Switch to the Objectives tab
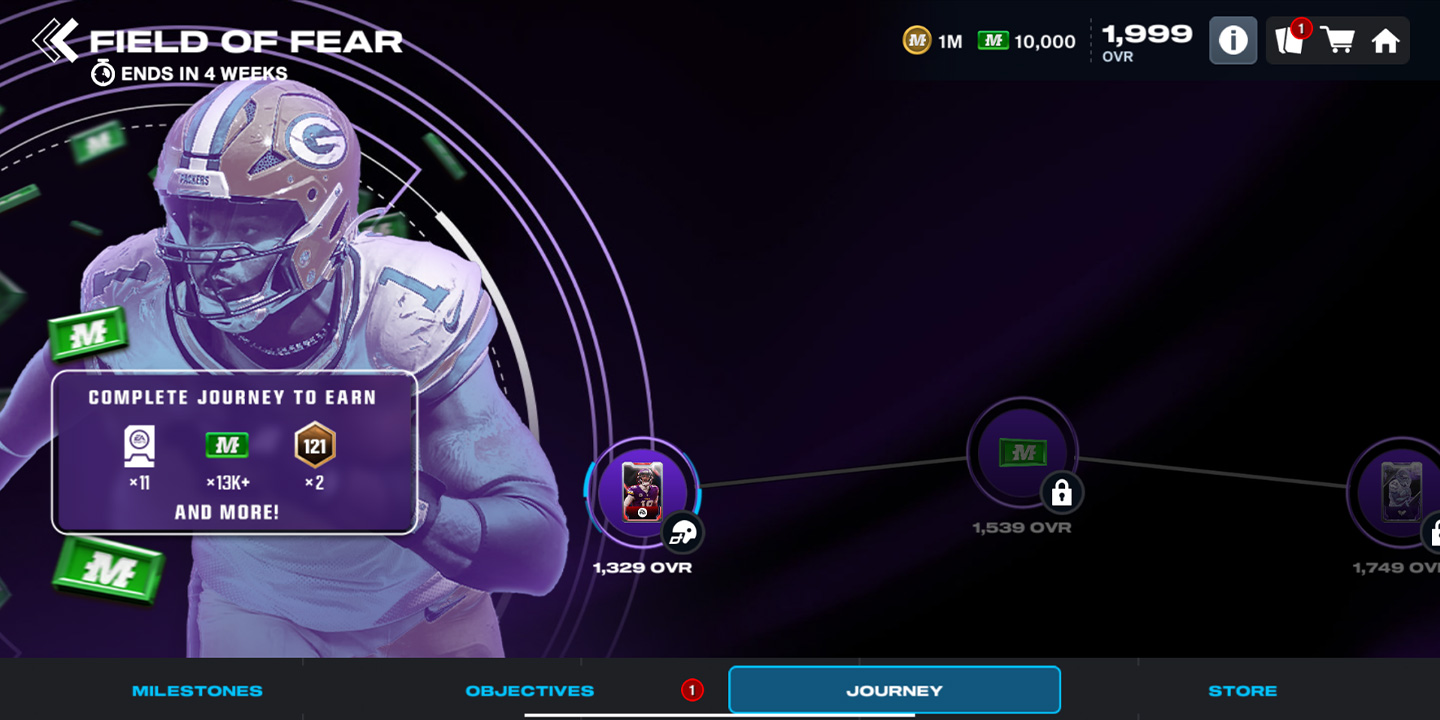The height and width of the screenshot is (720, 1440). click(x=530, y=690)
